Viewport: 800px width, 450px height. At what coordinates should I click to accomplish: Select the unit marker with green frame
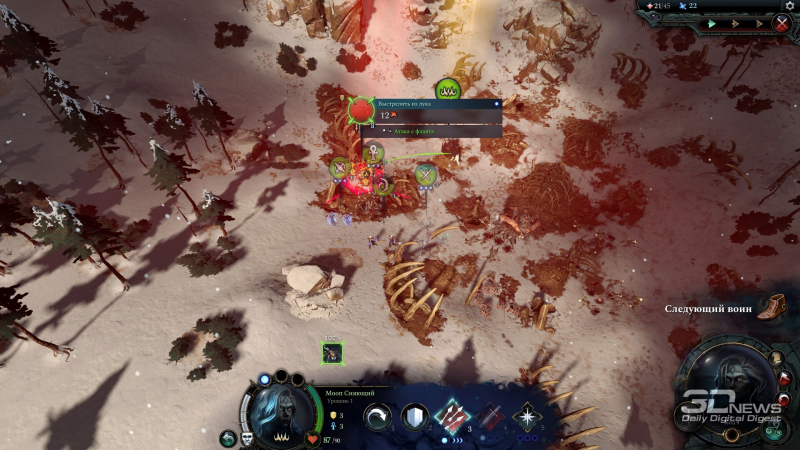(332, 352)
